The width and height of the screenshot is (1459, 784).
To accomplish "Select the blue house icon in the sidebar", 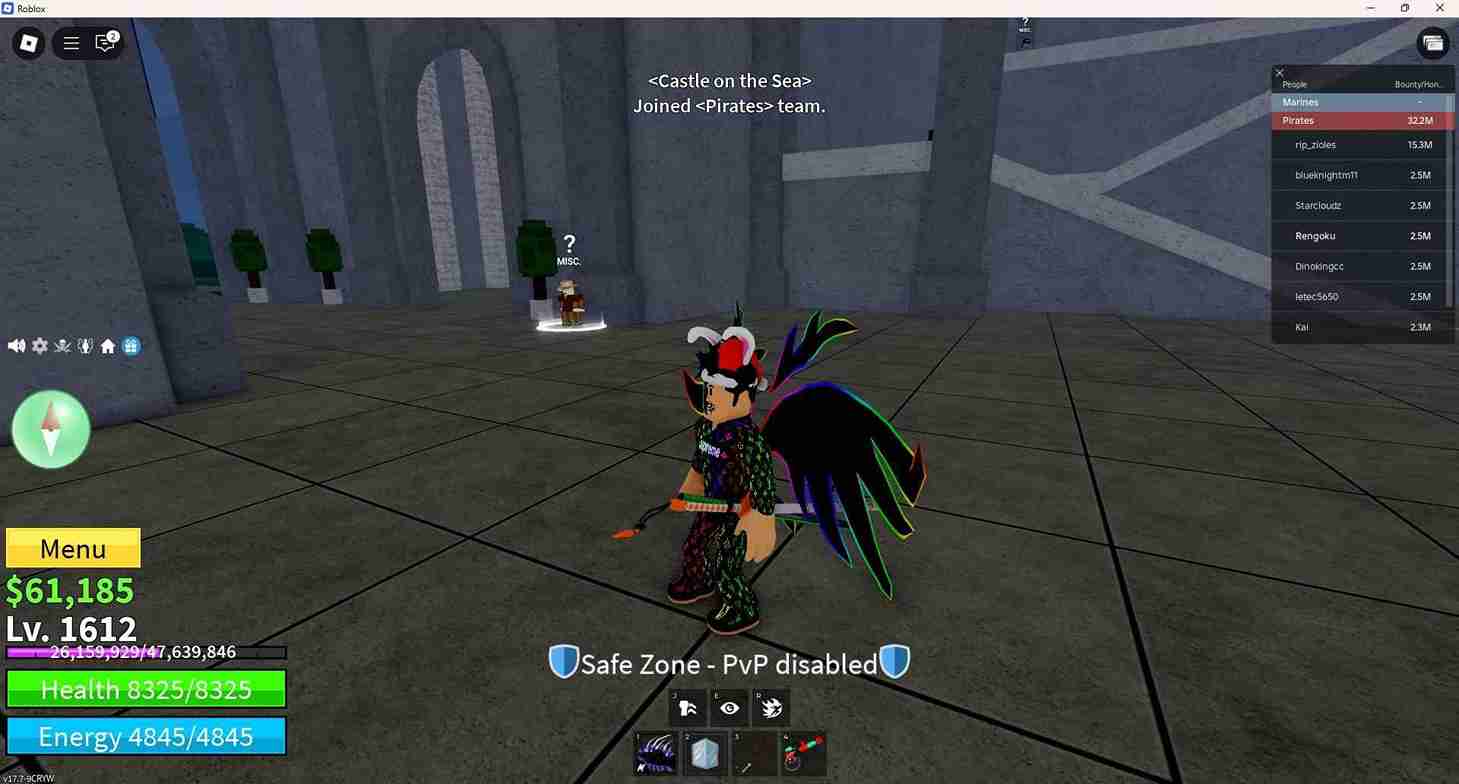I will tap(131, 345).
